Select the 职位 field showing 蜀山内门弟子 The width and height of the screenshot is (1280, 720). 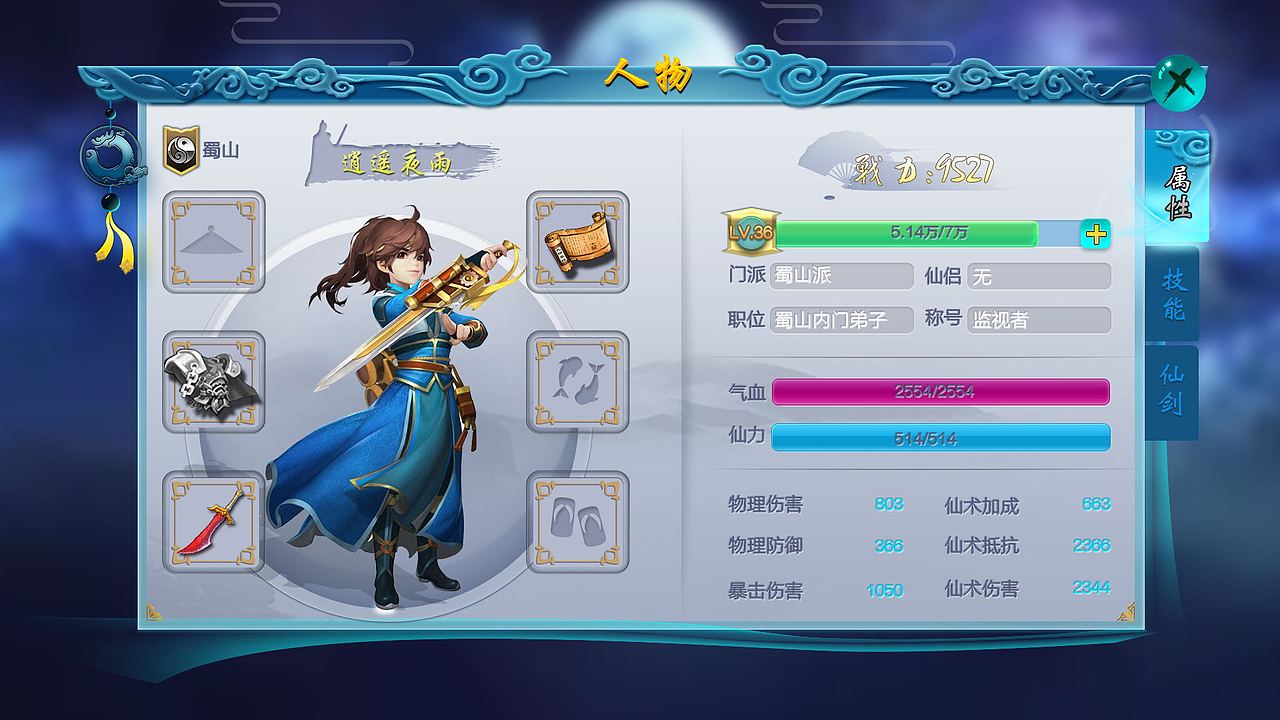tap(843, 320)
